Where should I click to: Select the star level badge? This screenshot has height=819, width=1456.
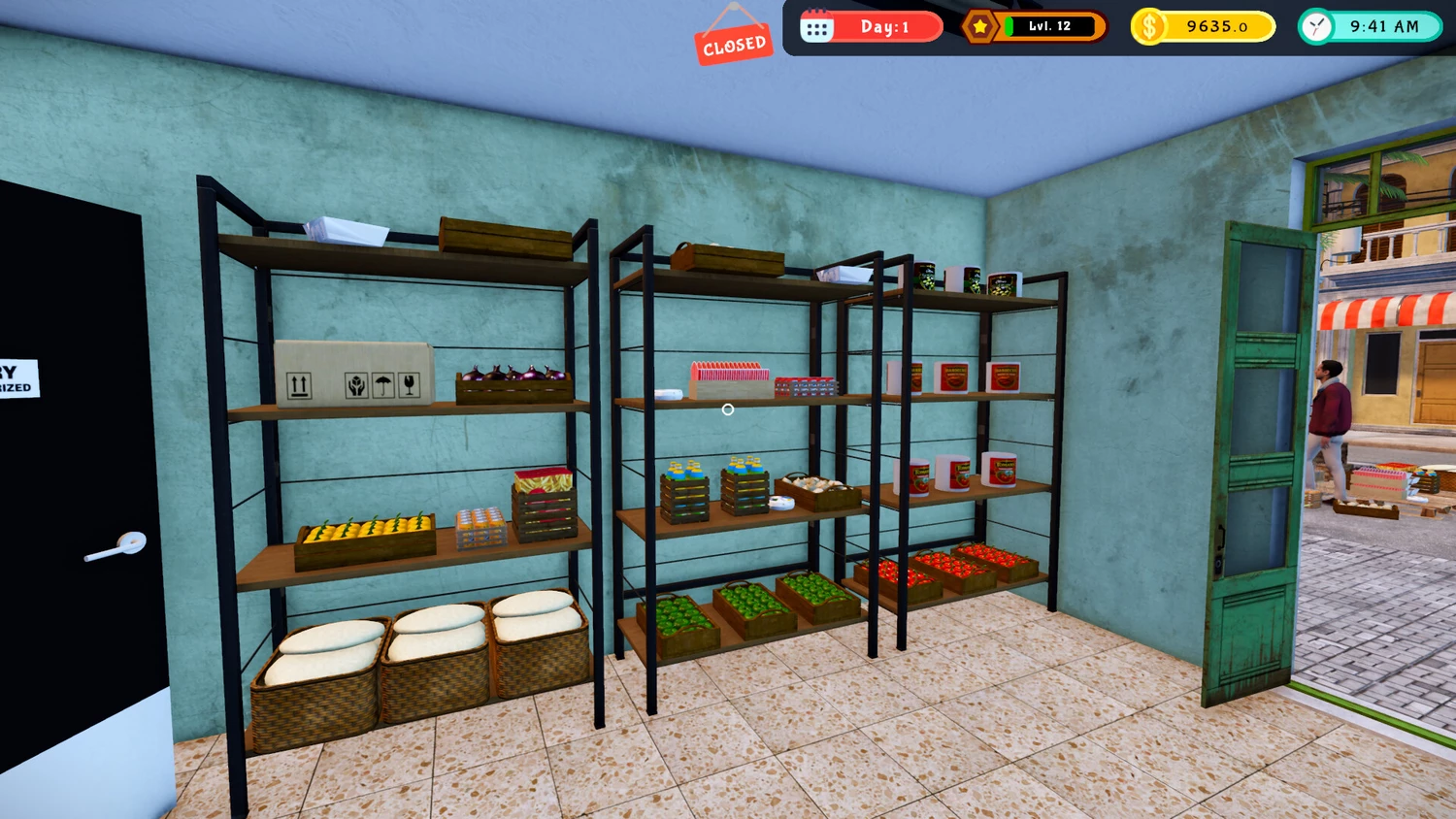click(x=980, y=27)
